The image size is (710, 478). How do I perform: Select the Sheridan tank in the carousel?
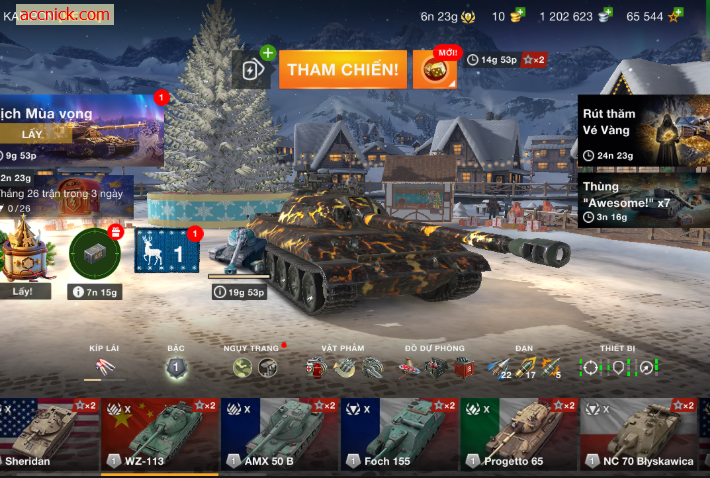(49, 435)
